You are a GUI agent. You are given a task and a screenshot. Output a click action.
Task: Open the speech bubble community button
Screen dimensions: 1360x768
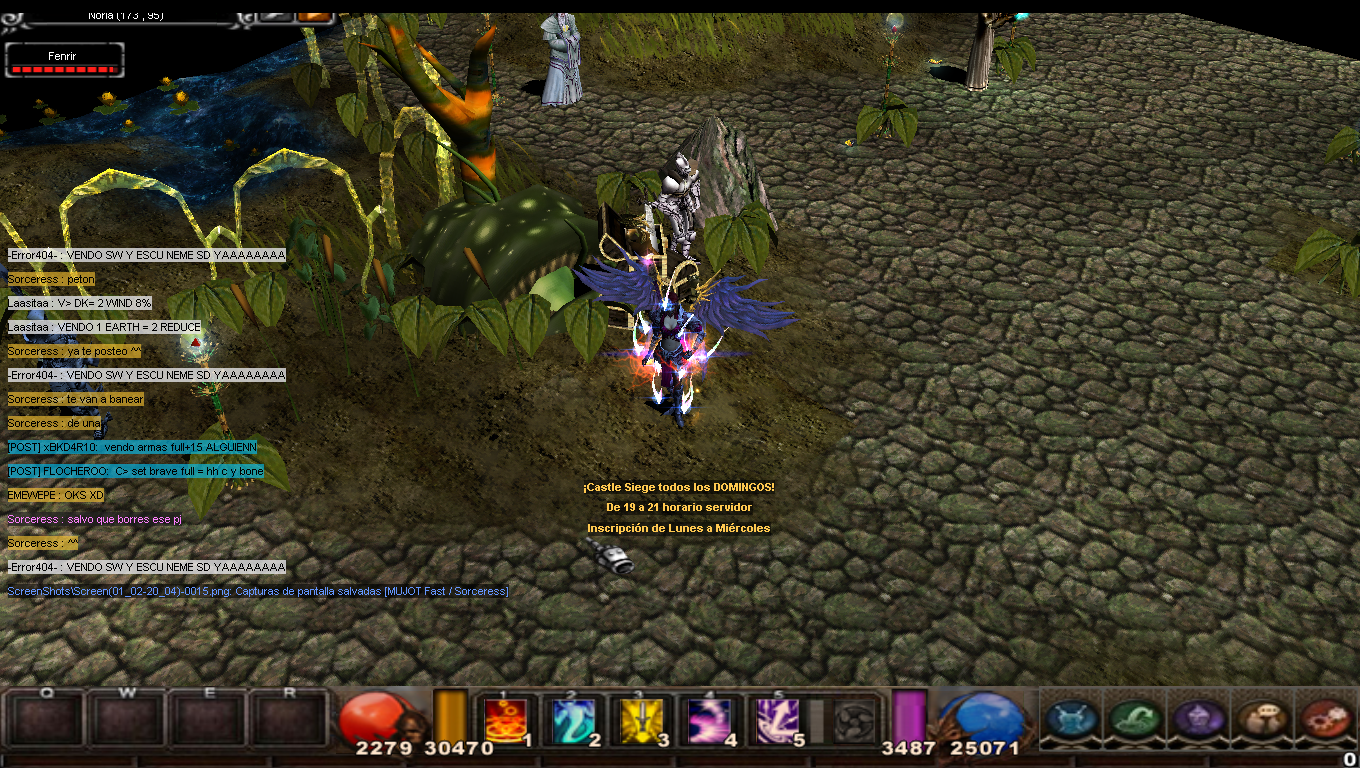pos(1261,719)
